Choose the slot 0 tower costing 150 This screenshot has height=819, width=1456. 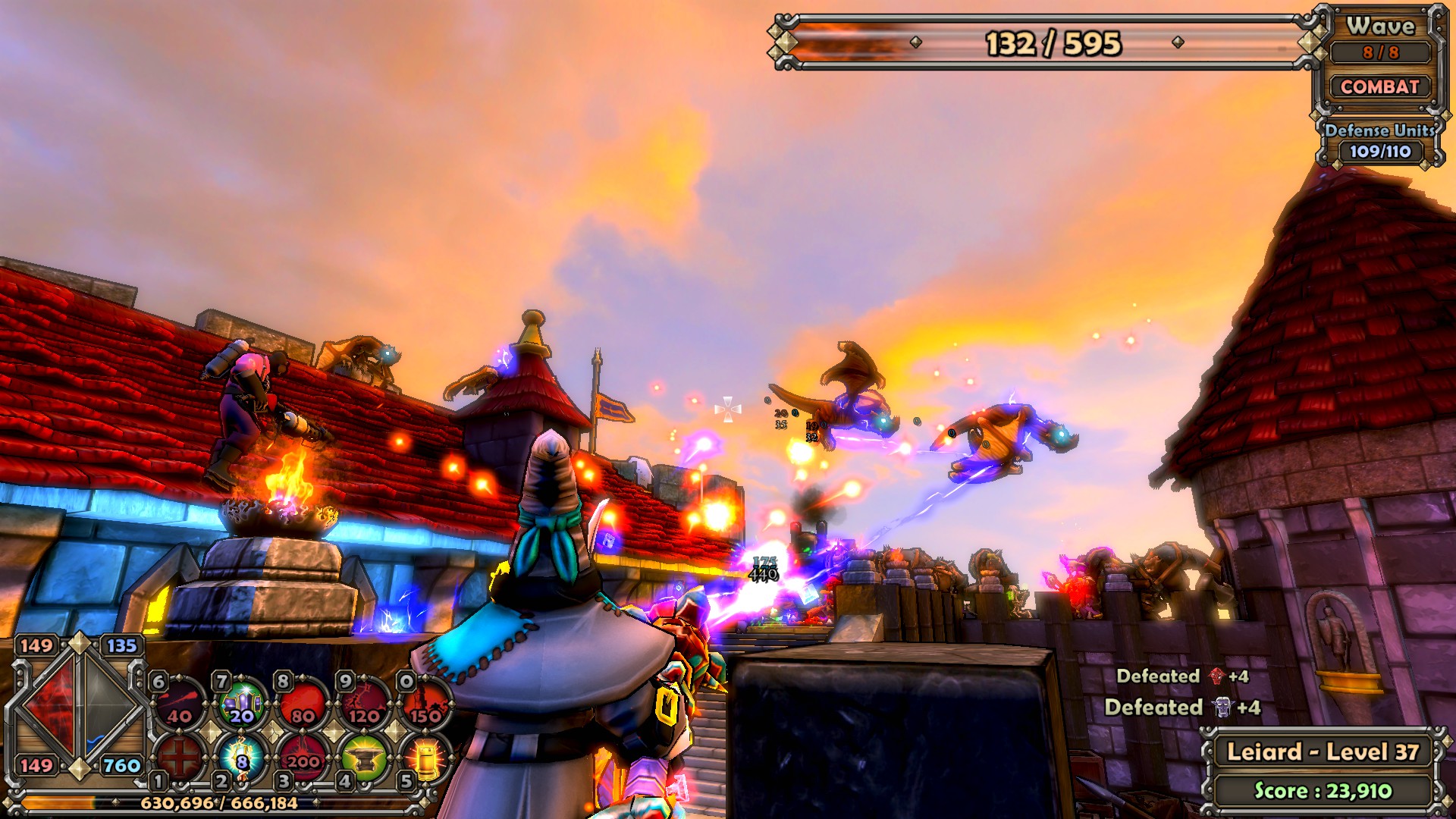[425, 703]
